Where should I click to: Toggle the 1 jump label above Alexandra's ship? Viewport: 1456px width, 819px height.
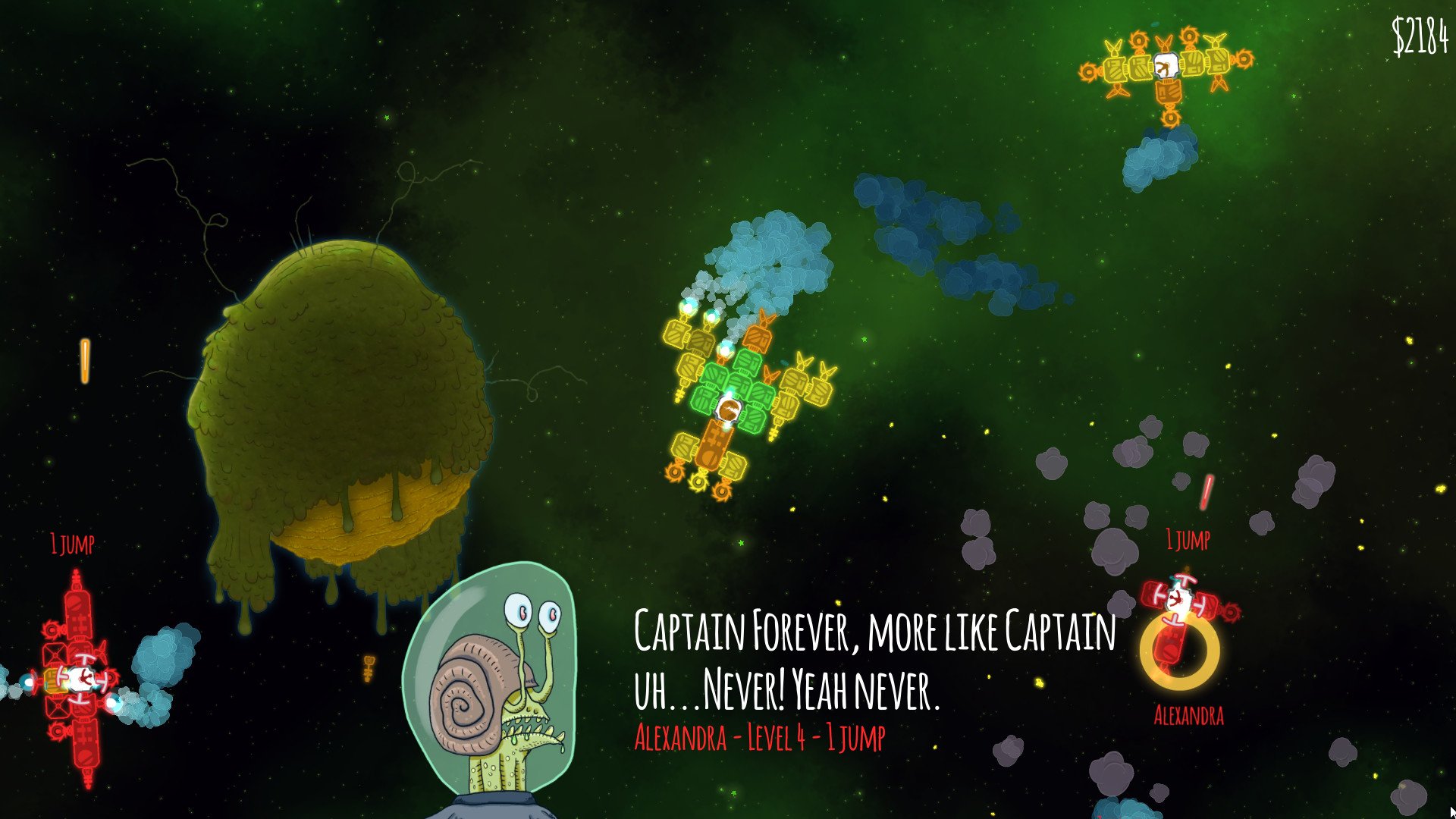pyautogui.click(x=1187, y=540)
